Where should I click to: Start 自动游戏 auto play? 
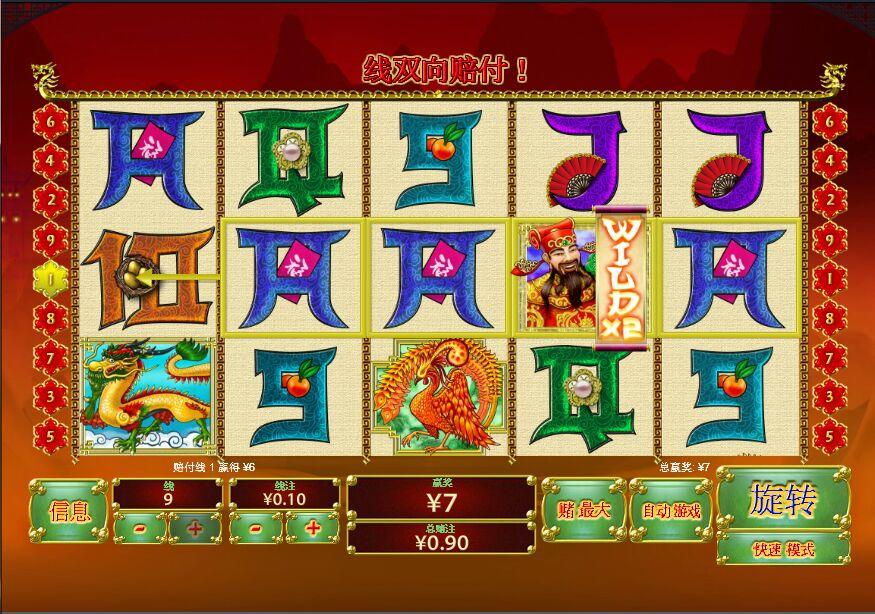pos(670,510)
